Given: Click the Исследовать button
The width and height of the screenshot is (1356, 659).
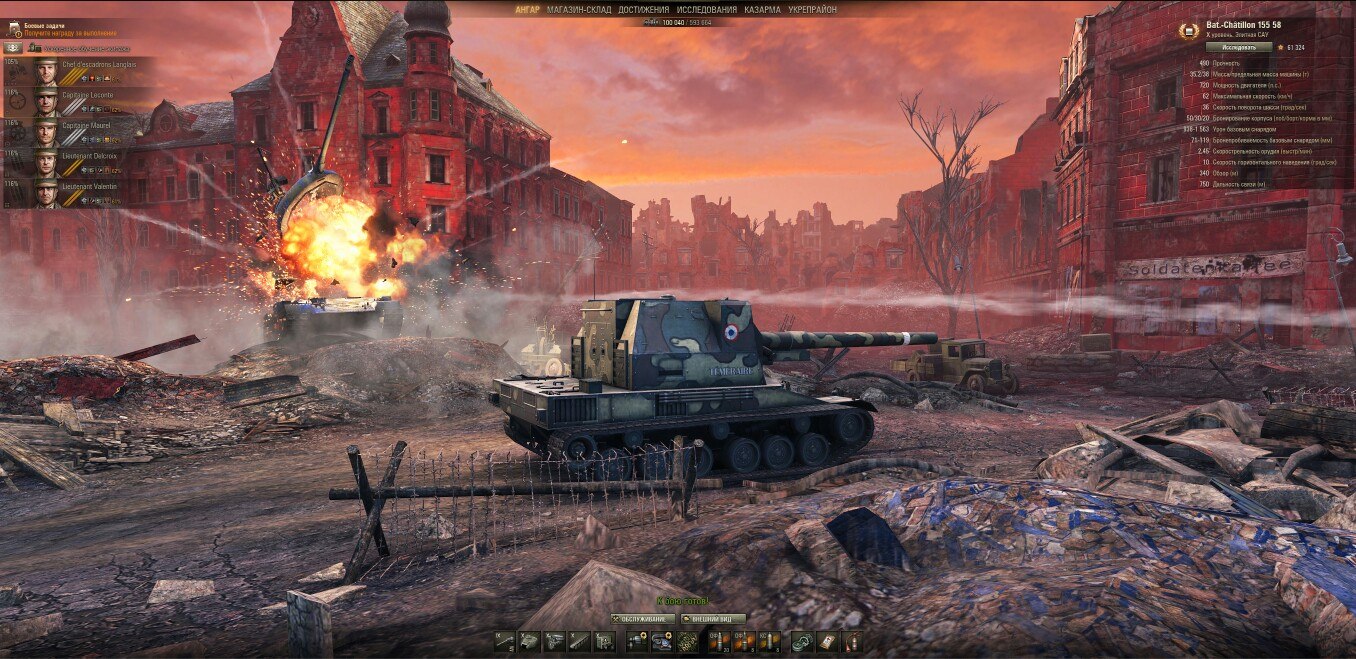Looking at the screenshot, I should 1238,47.
